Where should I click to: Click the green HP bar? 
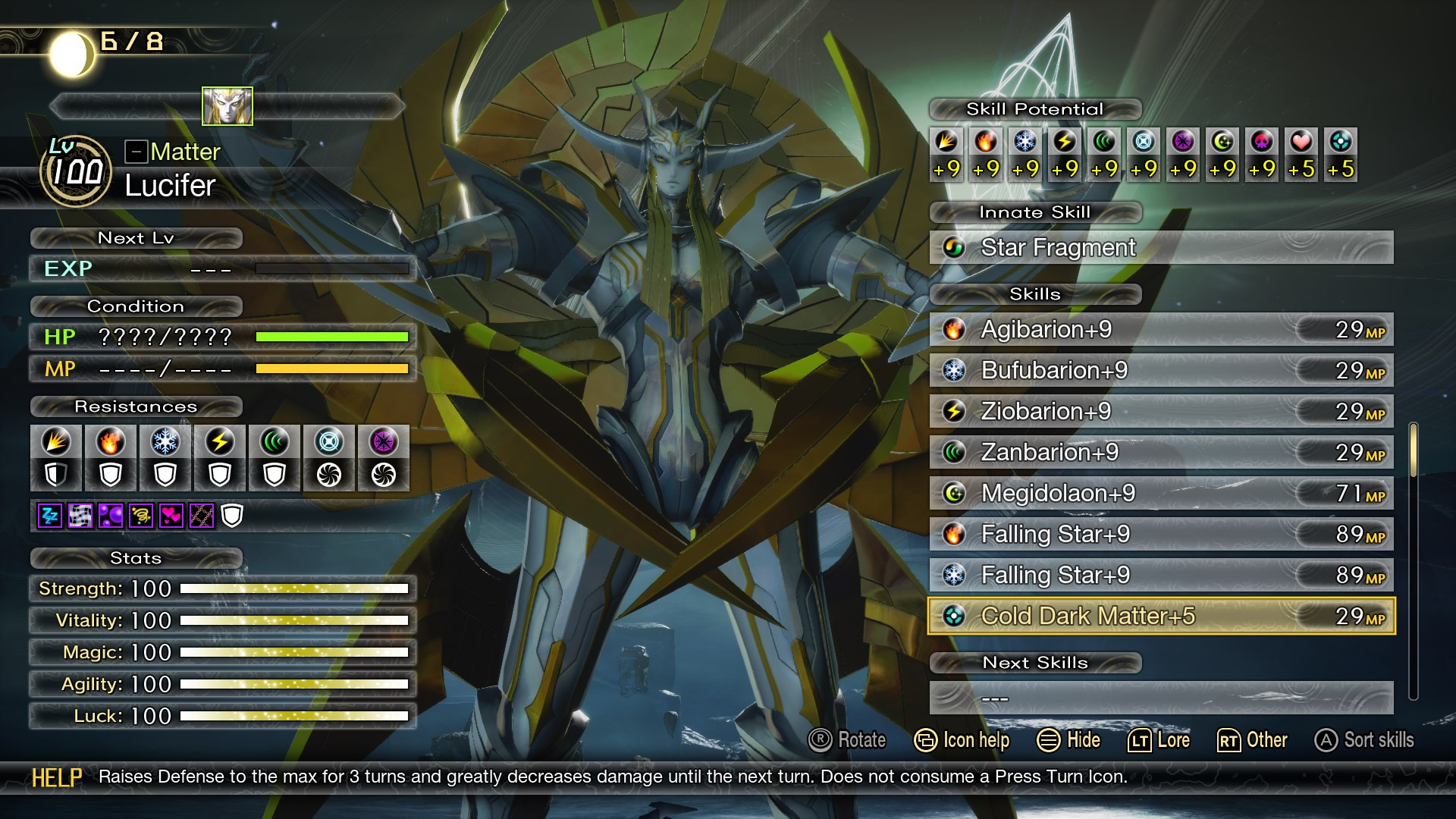(334, 337)
